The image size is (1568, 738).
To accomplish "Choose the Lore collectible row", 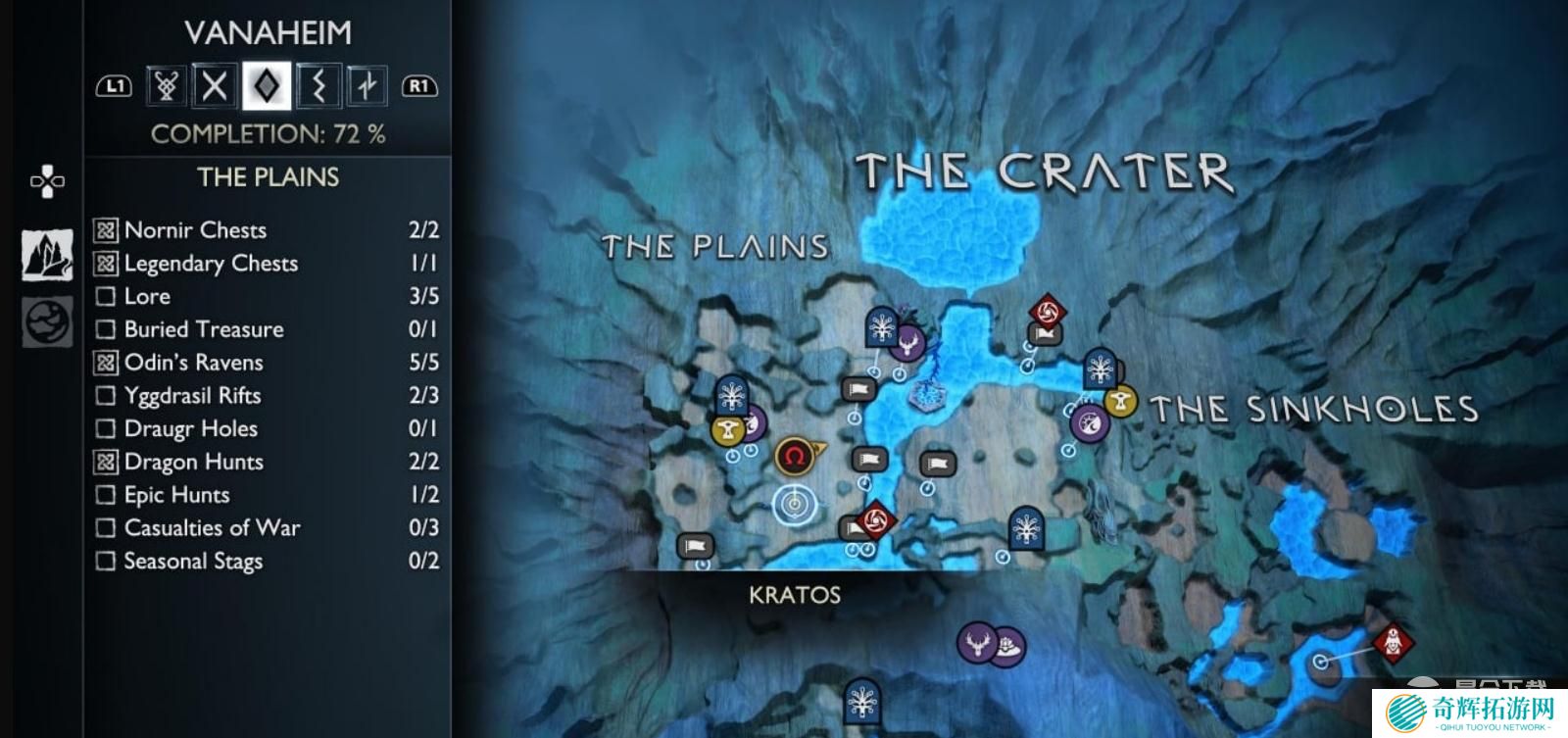I will point(265,296).
